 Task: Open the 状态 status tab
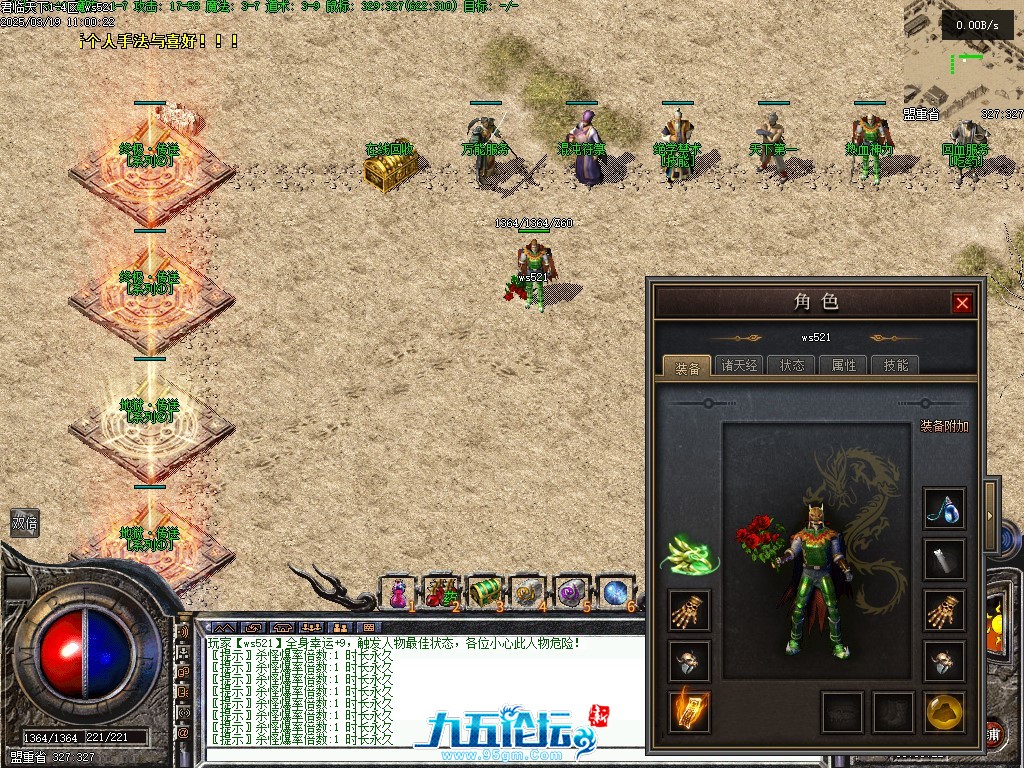click(791, 365)
